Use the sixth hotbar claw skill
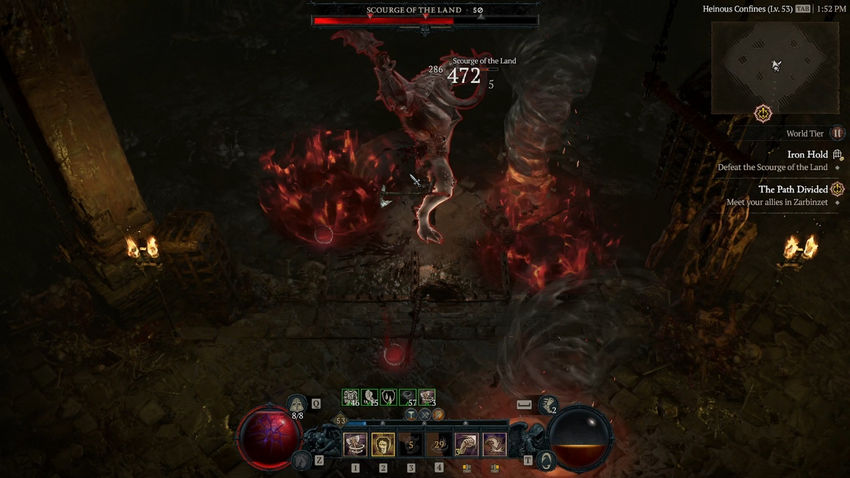Screen dimensions: 850x478 click(495, 444)
